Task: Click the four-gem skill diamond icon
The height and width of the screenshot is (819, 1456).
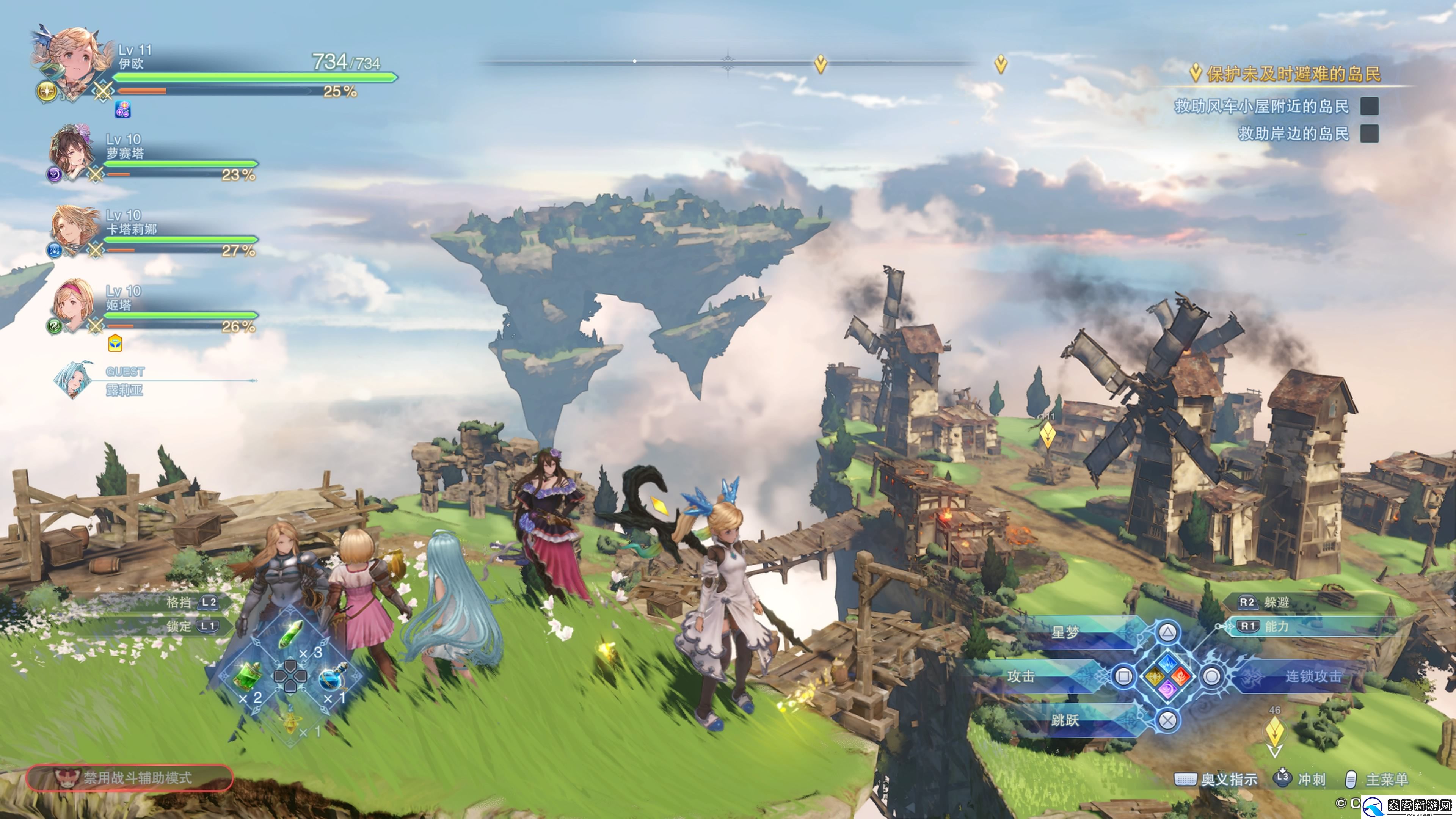Action: click(x=1168, y=676)
